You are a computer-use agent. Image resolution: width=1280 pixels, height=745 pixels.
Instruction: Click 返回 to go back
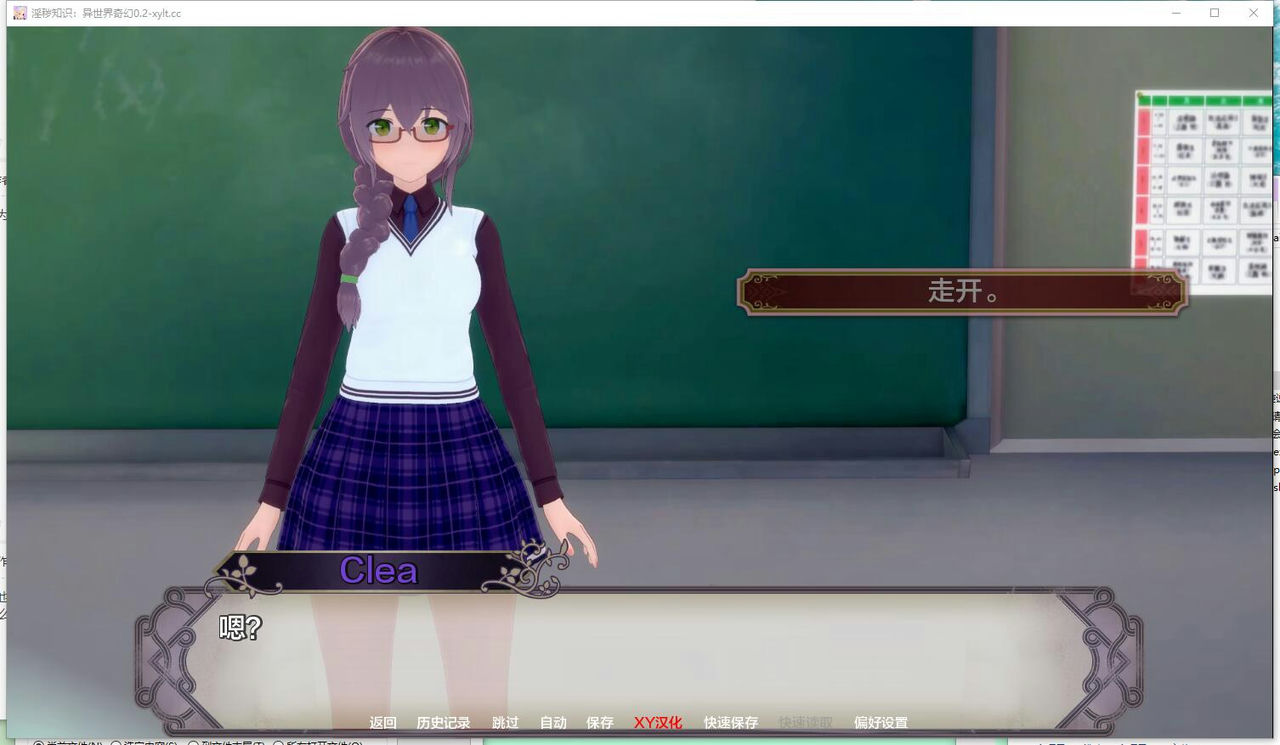click(x=384, y=722)
